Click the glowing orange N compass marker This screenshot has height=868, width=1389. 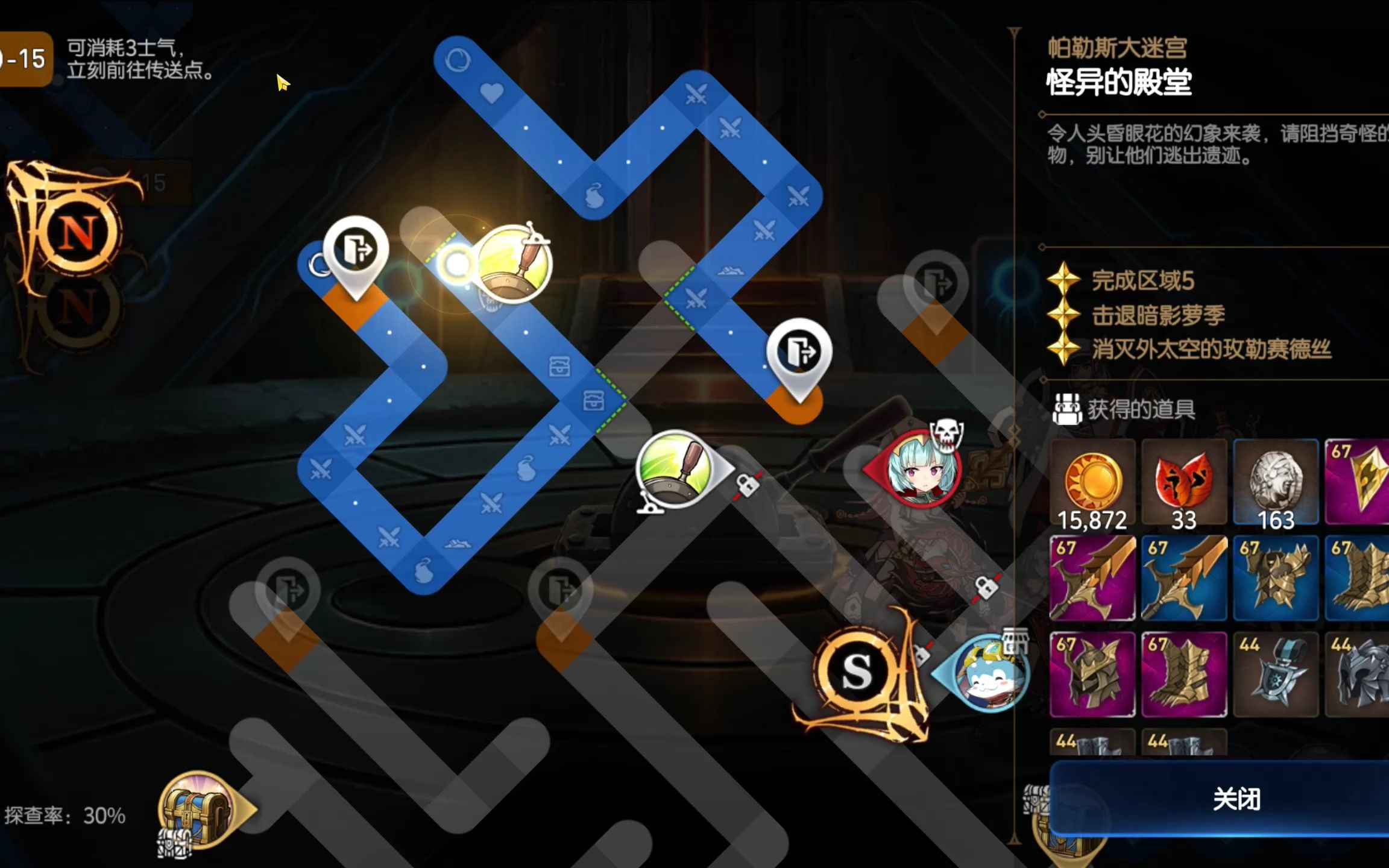point(77,233)
